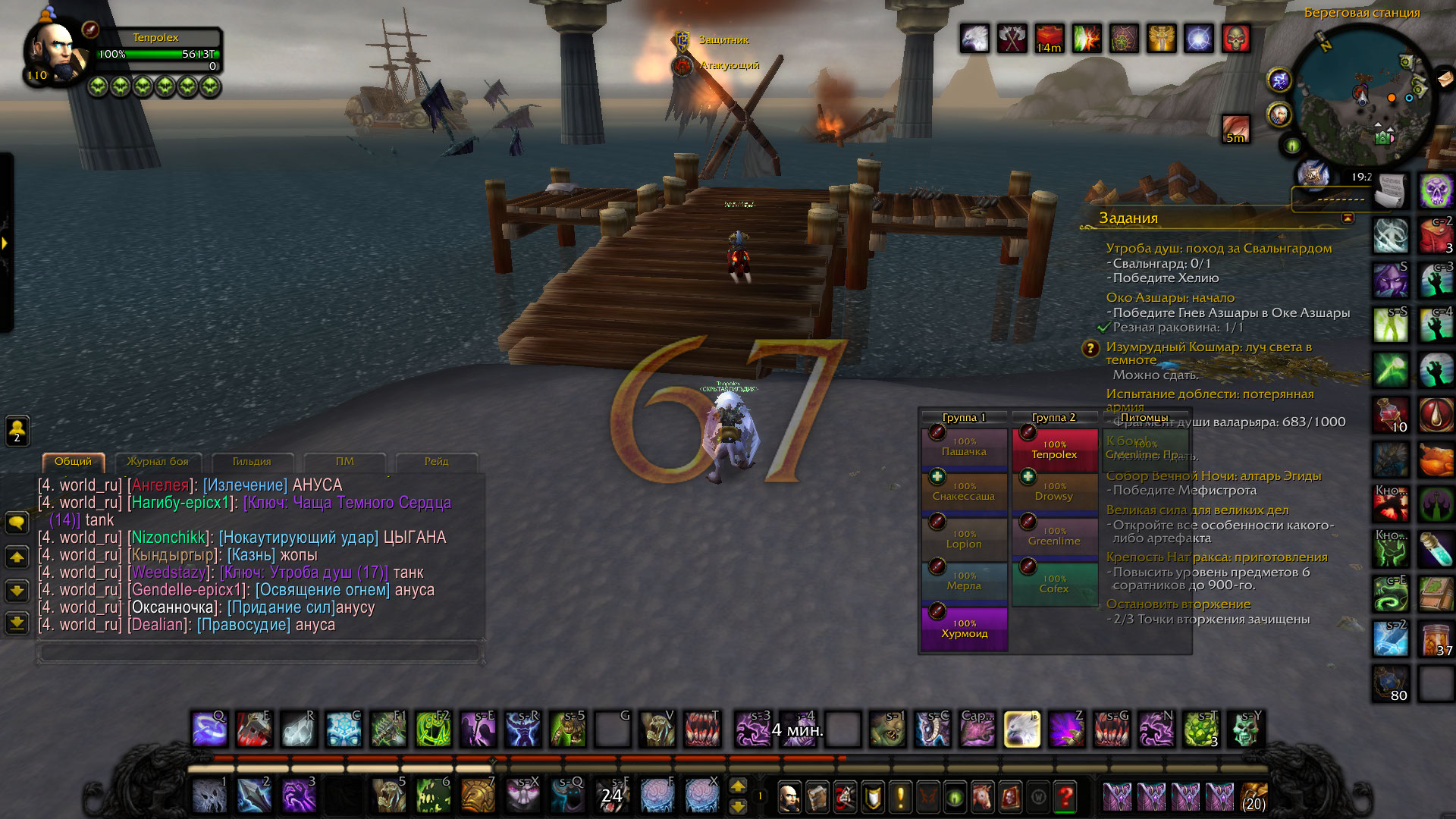
Task: Click the Ключ: Утроба душ chat link
Action: (303, 573)
